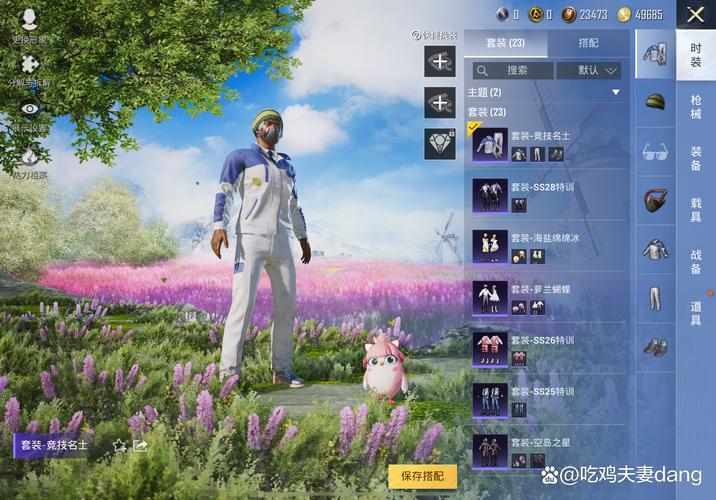Equip the 套装-SS25特训 outfit
This screenshot has height=500, width=716.
[x=548, y=399]
